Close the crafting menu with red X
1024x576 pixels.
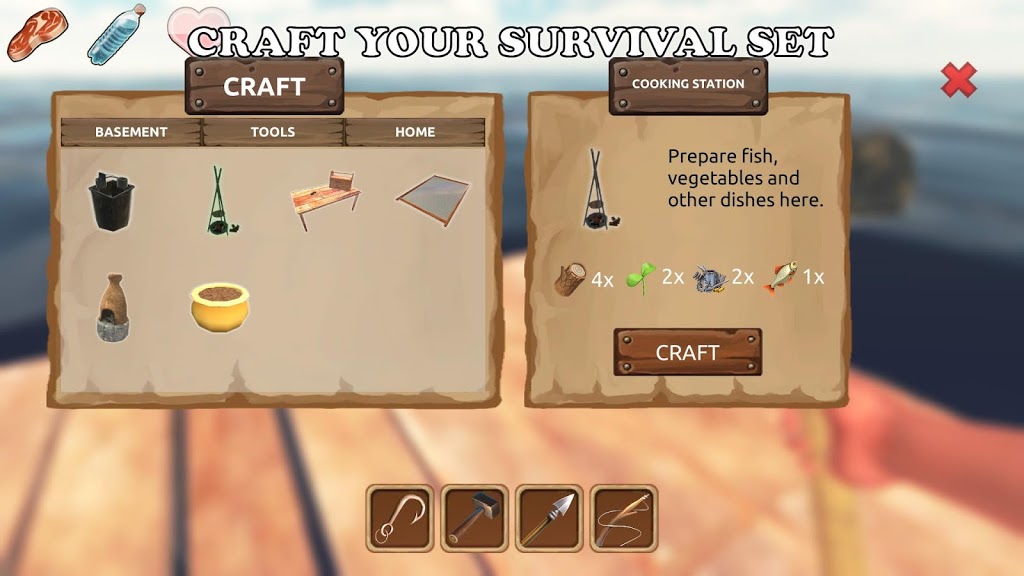coord(958,81)
